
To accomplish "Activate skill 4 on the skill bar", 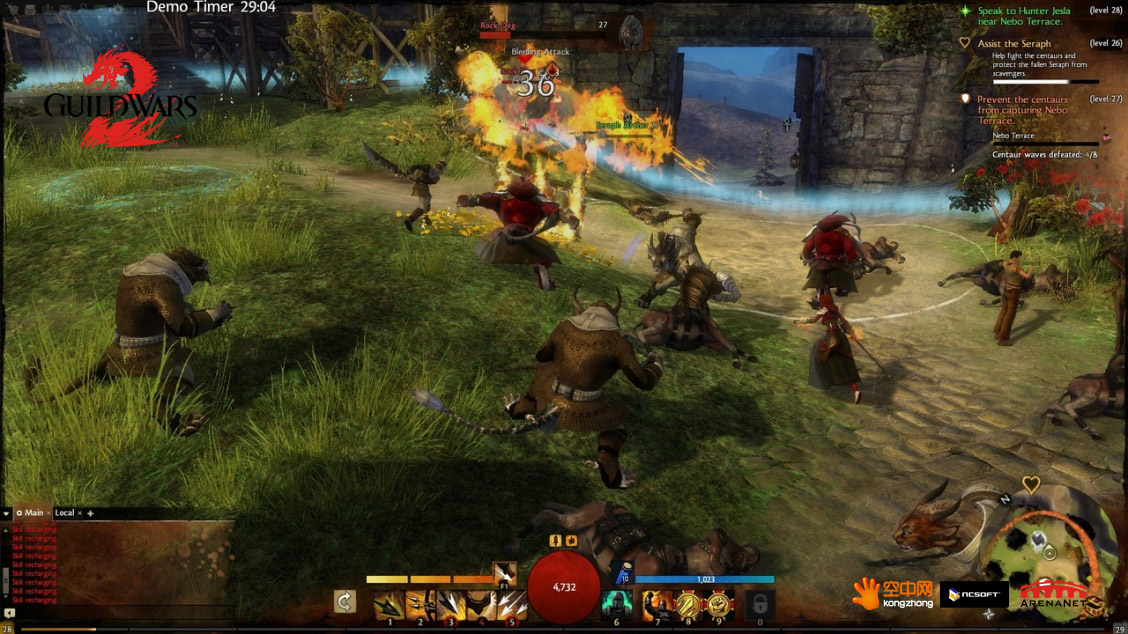I will 482,604.
